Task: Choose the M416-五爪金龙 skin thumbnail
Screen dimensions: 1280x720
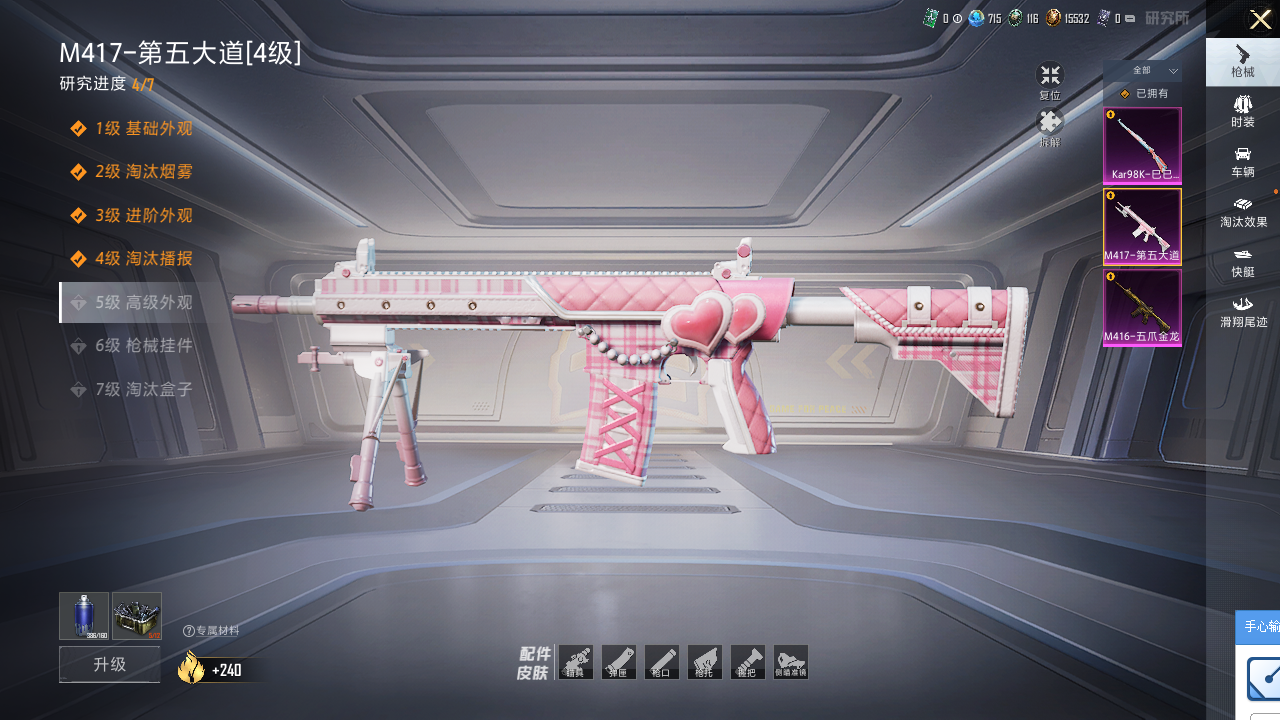Action: tap(1142, 308)
